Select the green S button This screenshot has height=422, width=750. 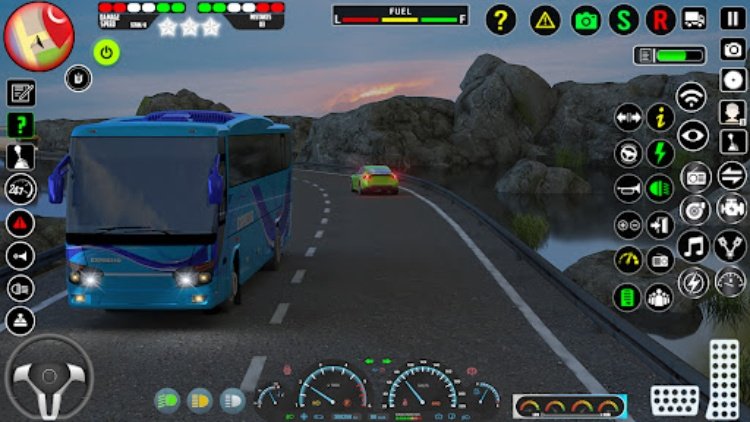coord(624,20)
